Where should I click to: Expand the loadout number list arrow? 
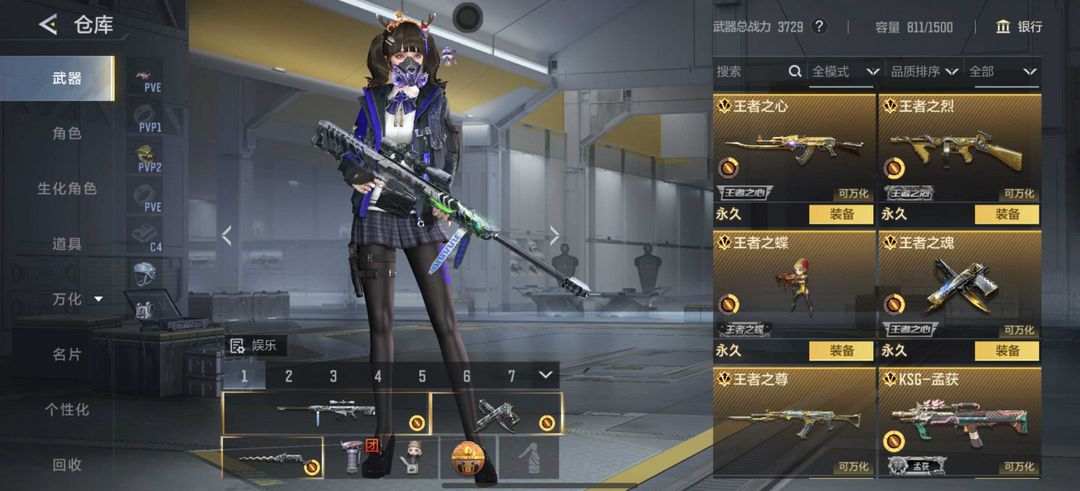click(545, 375)
